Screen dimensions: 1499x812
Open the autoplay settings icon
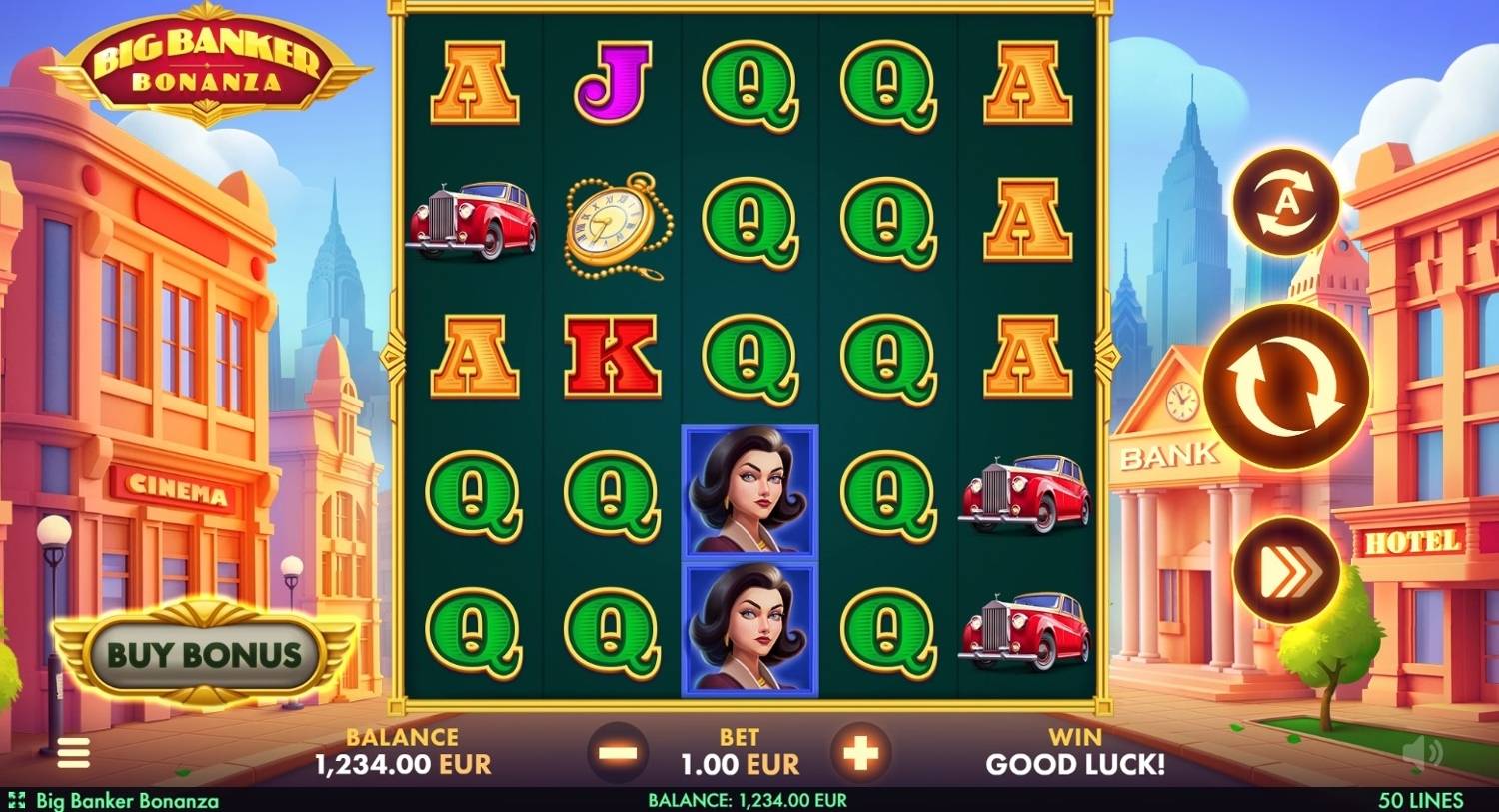(x=1286, y=203)
